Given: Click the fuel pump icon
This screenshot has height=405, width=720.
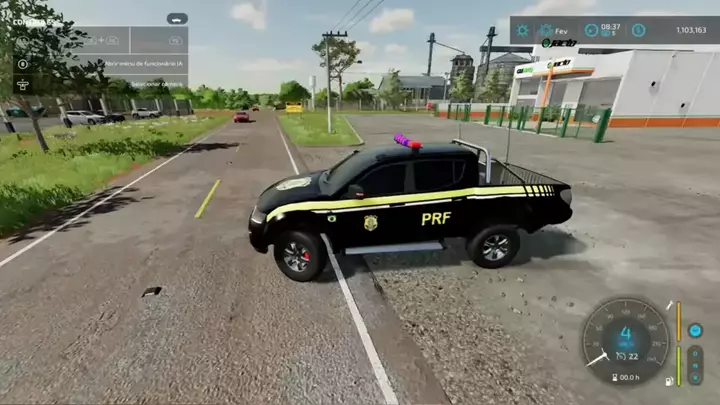Looking at the screenshot, I should click(x=669, y=382).
